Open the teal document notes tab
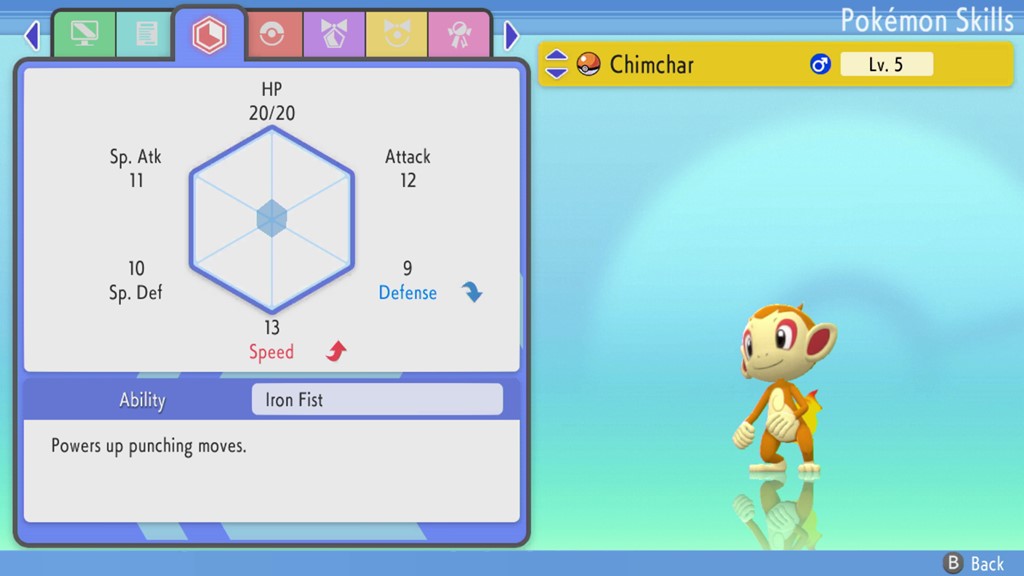This screenshot has width=1024, height=576. click(146, 35)
